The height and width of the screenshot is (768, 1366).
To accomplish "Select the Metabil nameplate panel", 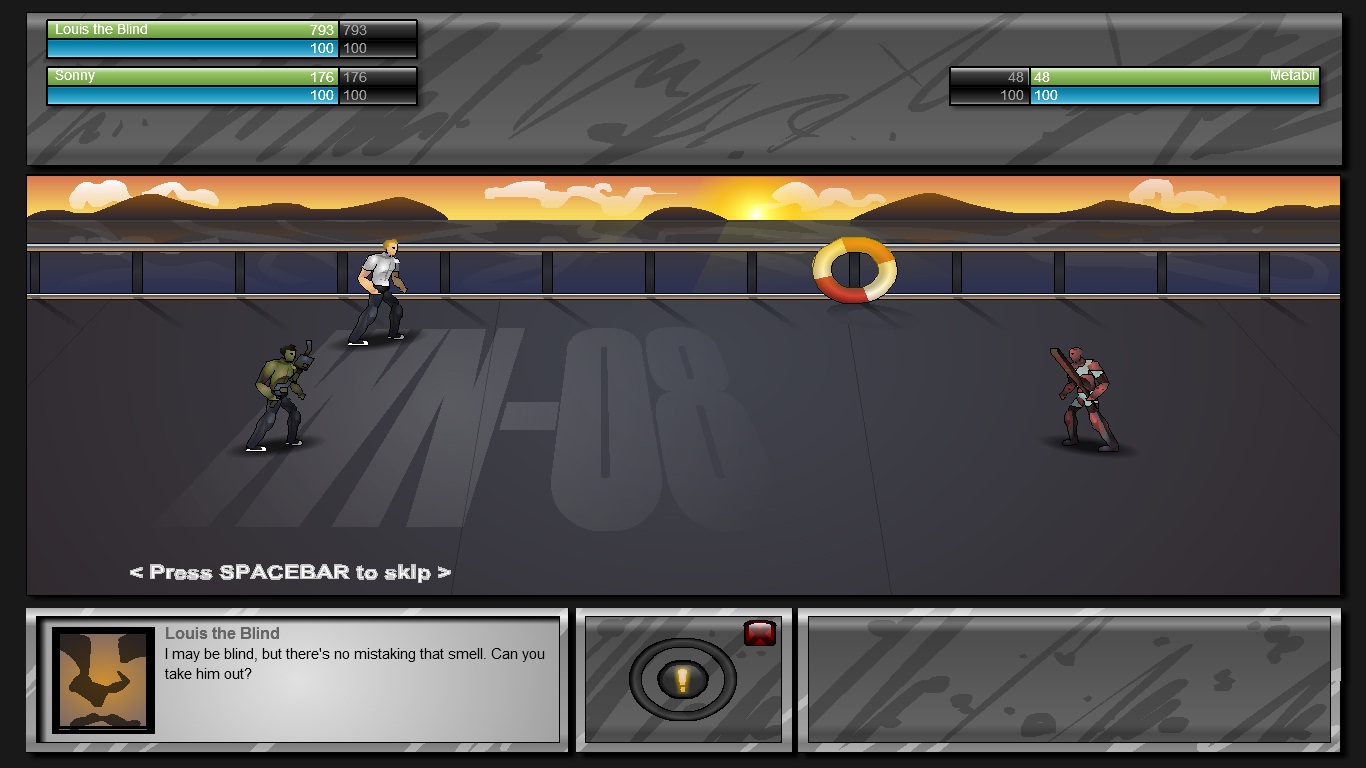I will pos(1135,85).
